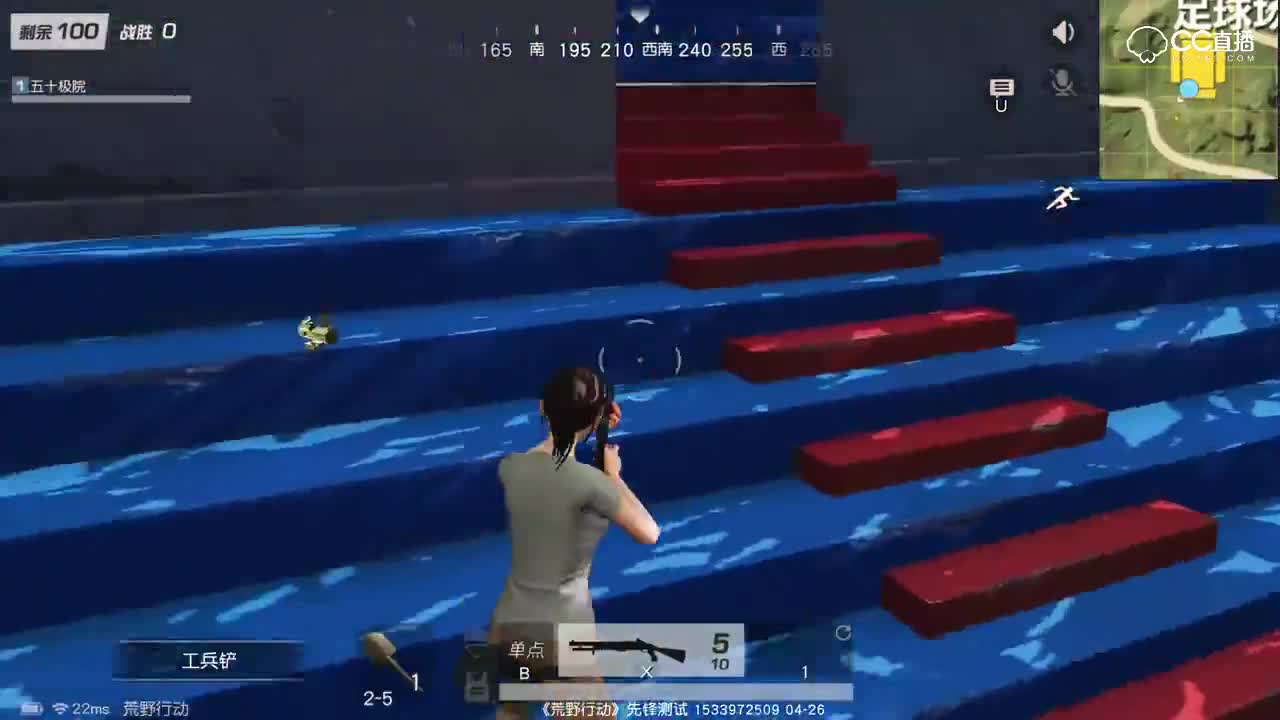Open the quick chat message panel
Image resolution: width=1280 pixels, height=720 pixels.
tap(1000, 88)
